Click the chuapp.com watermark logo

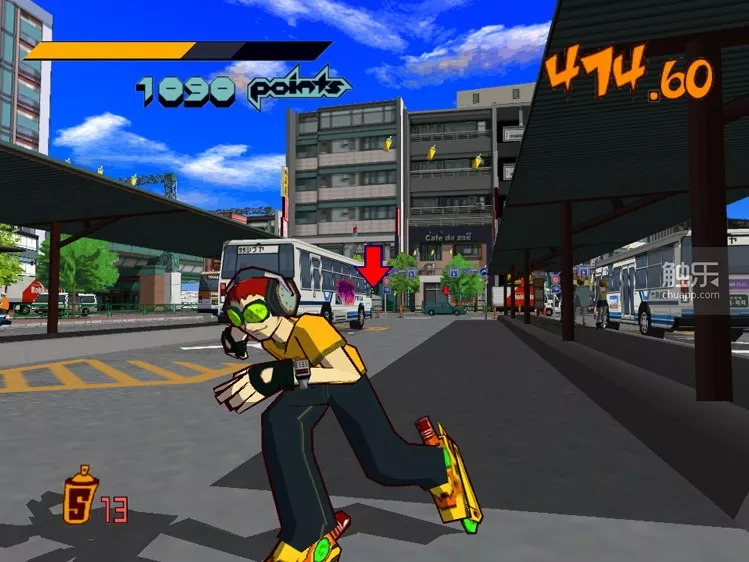[x=702, y=281]
